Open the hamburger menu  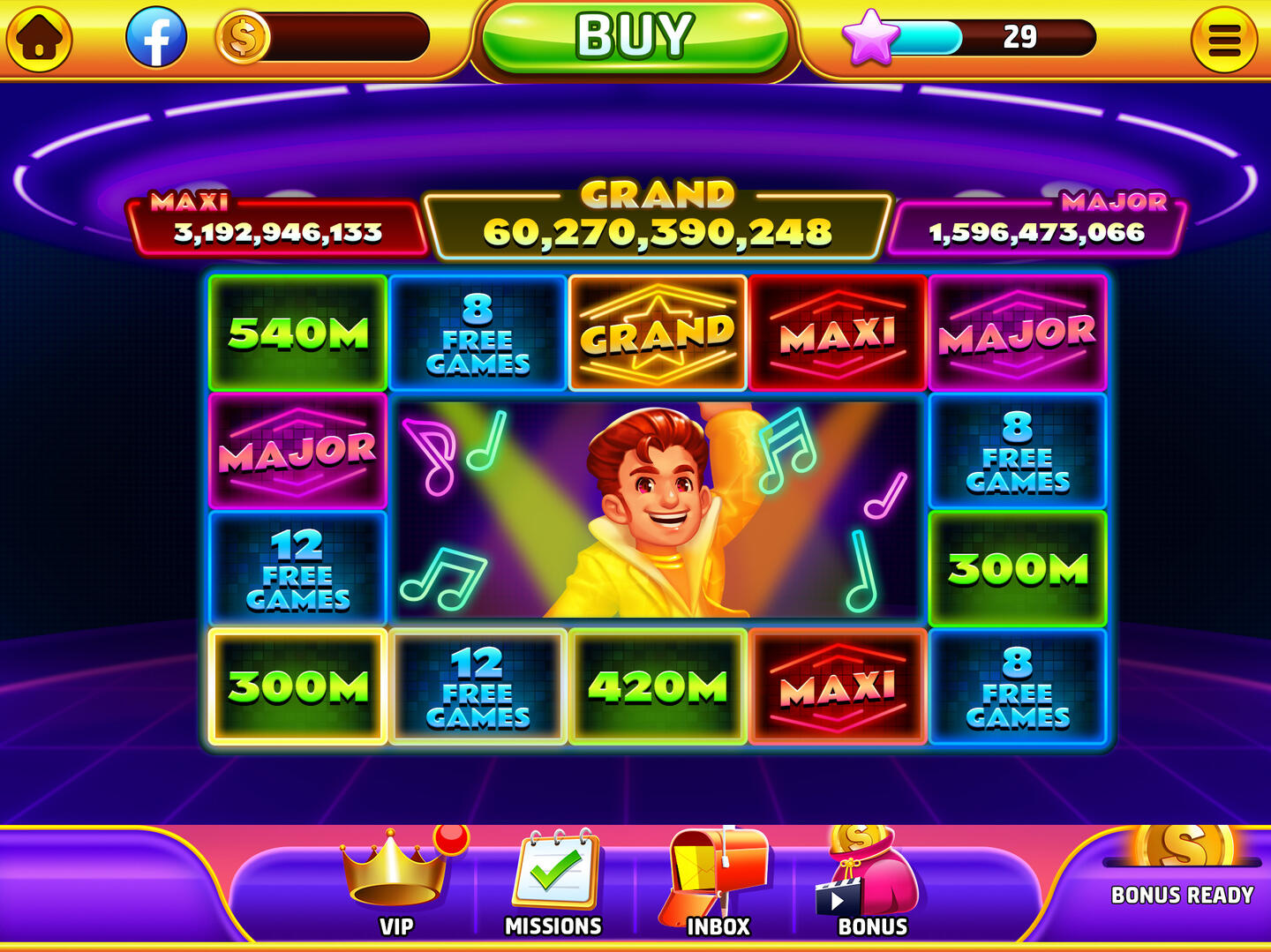coord(1223,39)
